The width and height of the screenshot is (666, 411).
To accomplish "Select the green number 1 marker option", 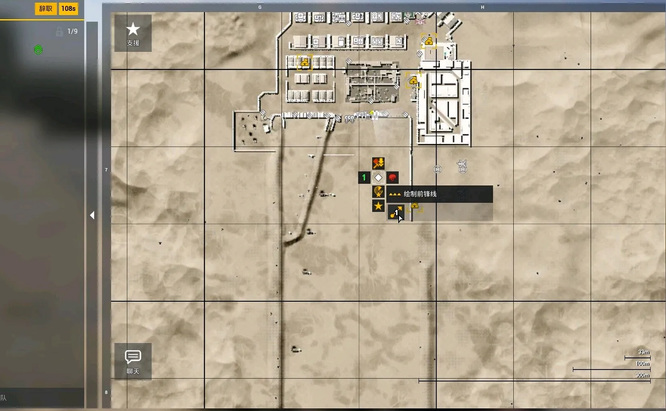I will [364, 177].
